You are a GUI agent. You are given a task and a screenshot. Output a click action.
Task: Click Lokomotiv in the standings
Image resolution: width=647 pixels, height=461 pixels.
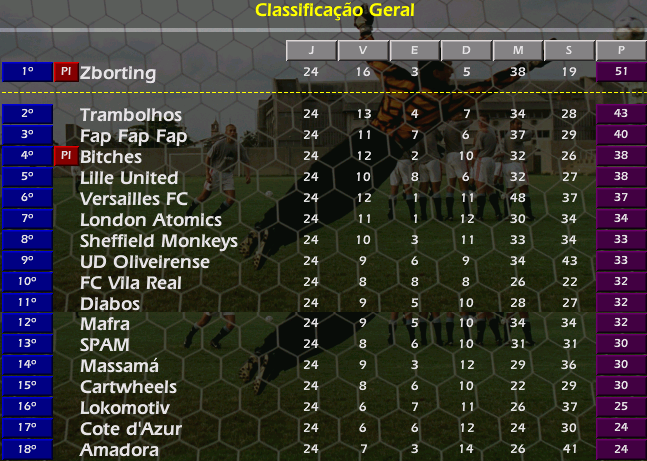click(x=125, y=408)
